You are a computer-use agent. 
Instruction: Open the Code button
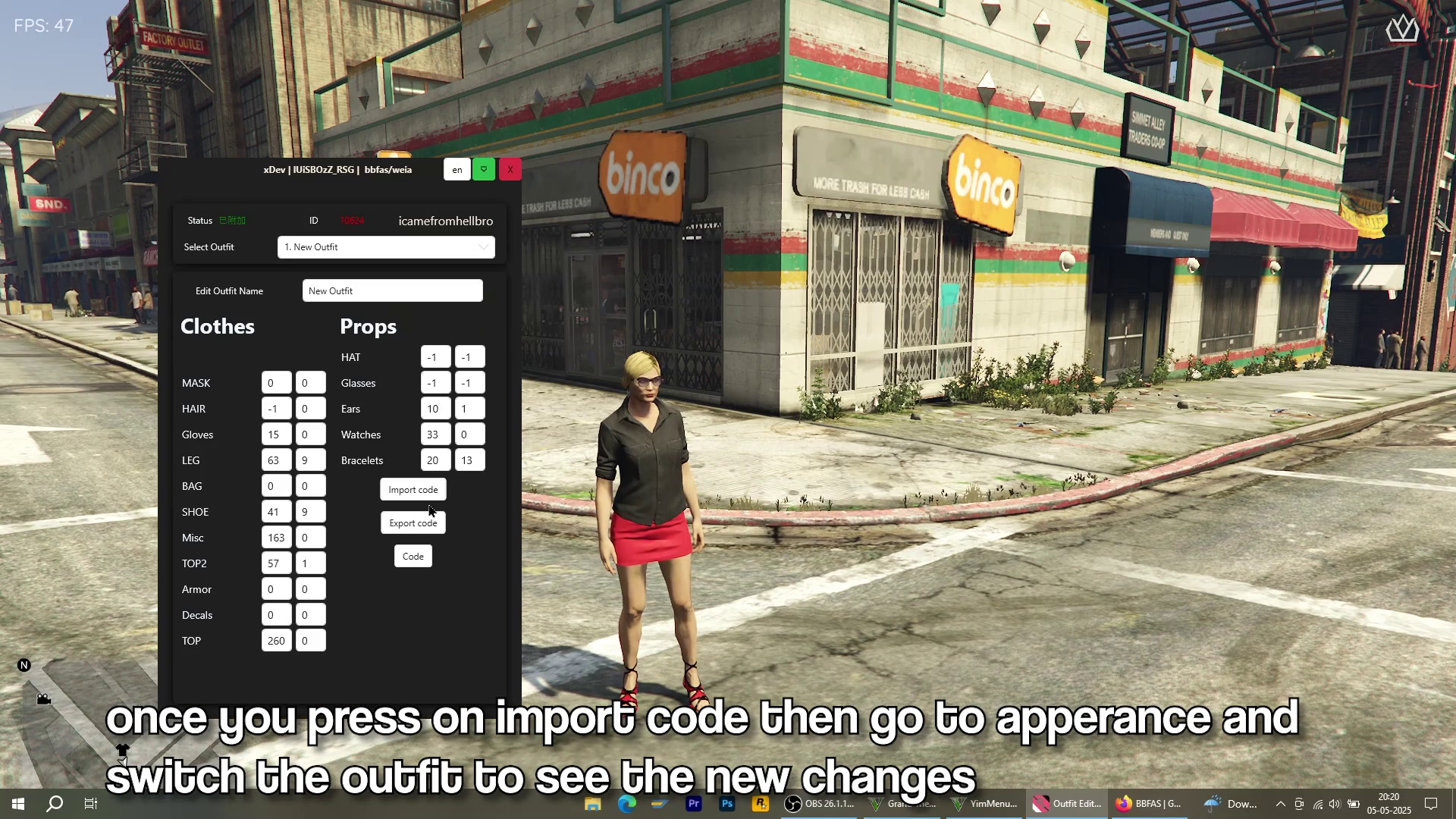[x=413, y=557]
